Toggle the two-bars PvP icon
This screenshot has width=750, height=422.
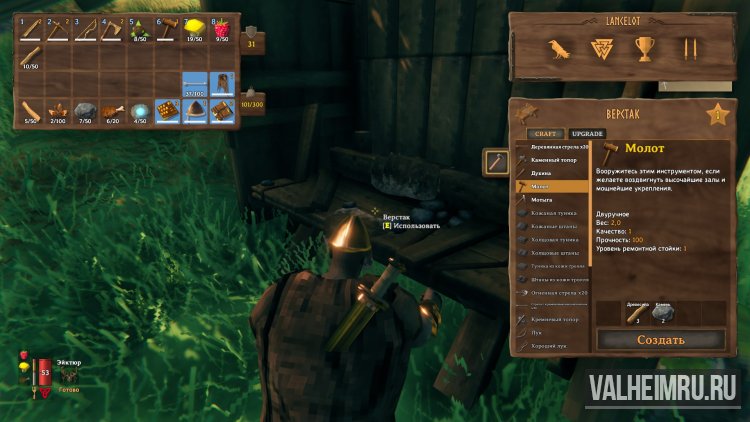click(688, 48)
